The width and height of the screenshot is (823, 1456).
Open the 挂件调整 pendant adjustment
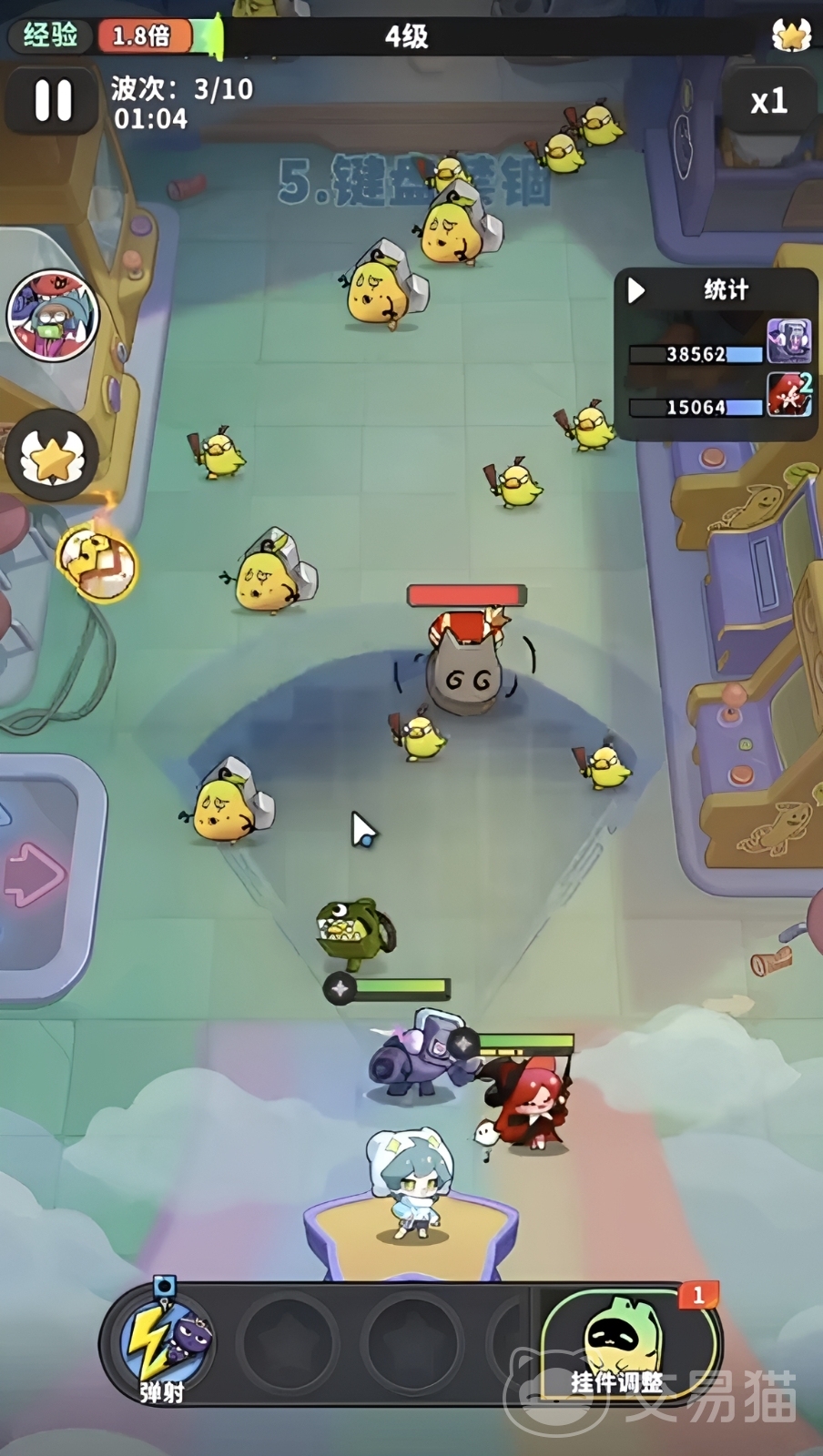[626, 1345]
